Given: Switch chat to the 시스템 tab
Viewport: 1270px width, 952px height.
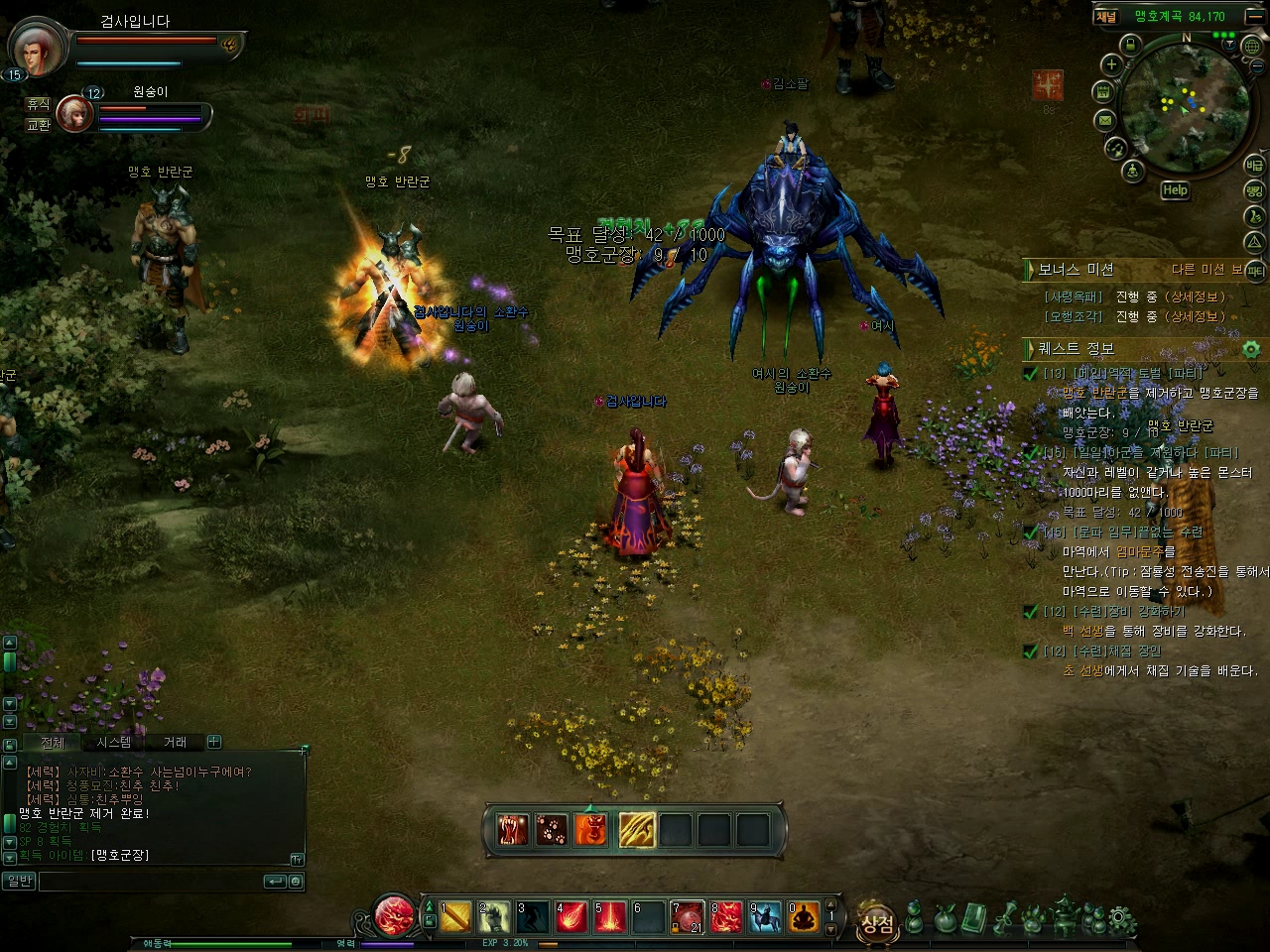Looking at the screenshot, I should coord(114,742).
